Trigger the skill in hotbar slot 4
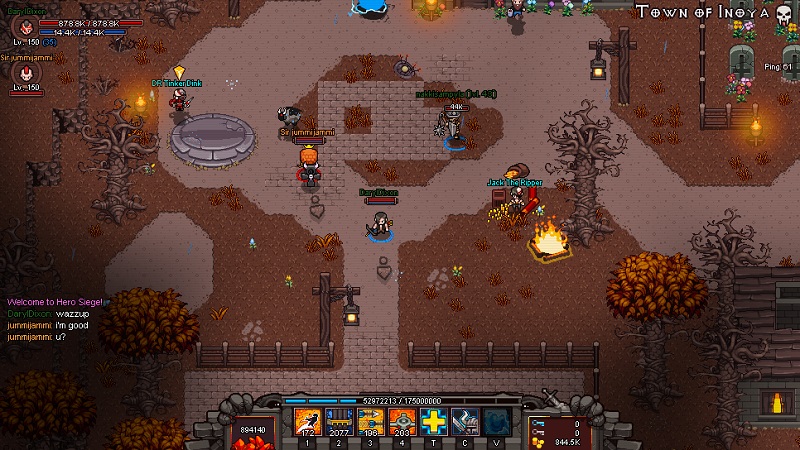Screen dimensions: 800x450 click(x=402, y=422)
